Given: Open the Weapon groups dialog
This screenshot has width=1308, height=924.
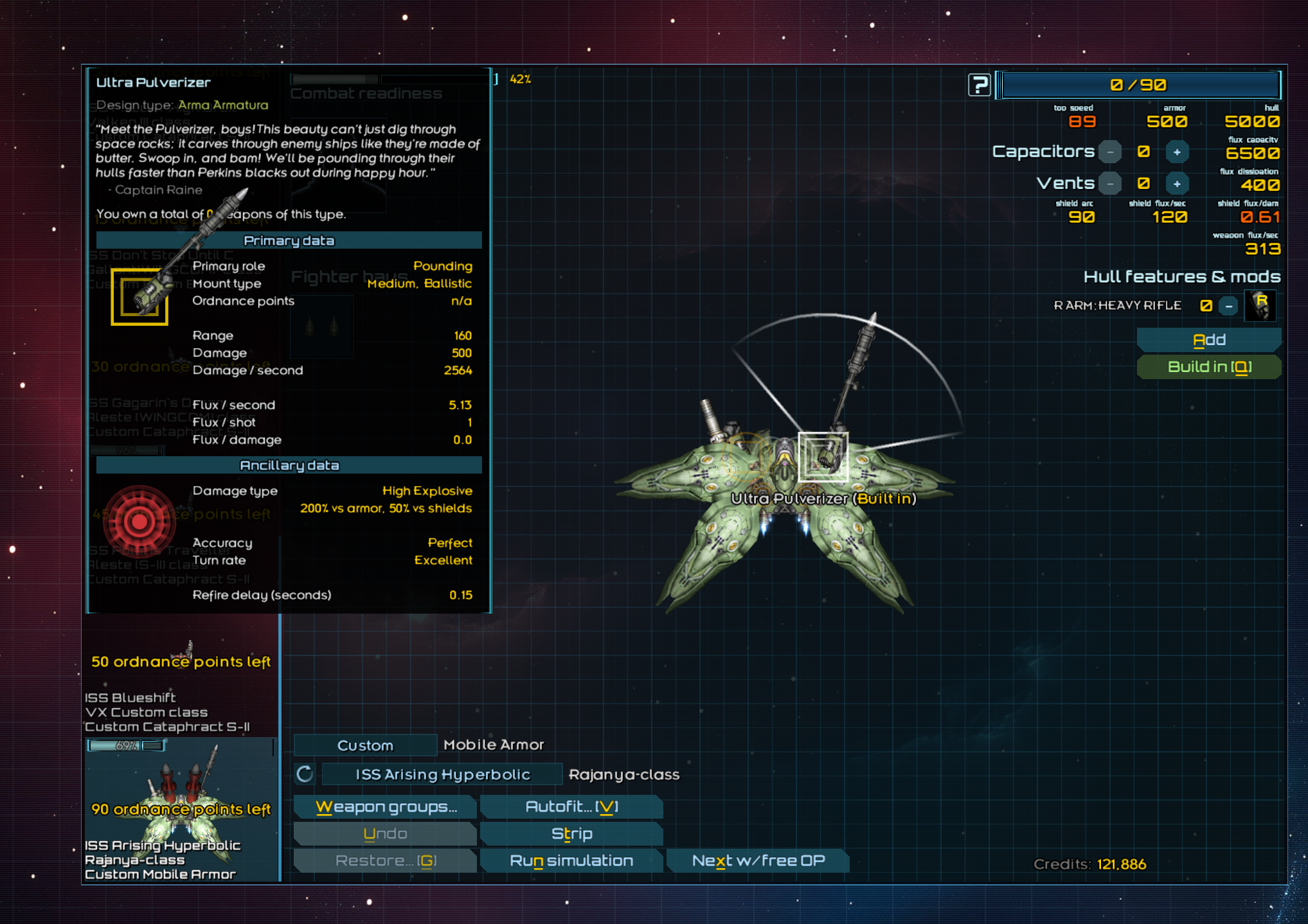Looking at the screenshot, I should [x=386, y=807].
